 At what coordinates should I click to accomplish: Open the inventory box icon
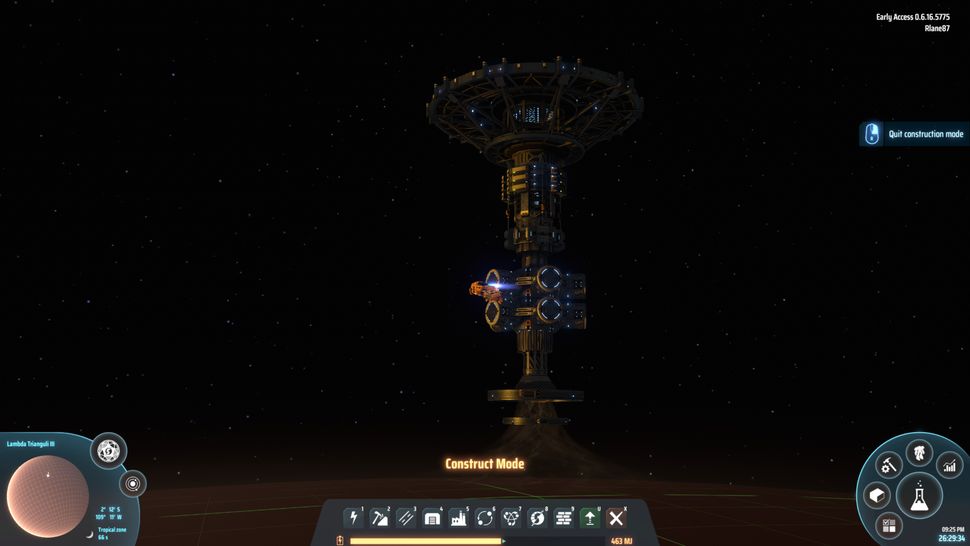(877, 496)
